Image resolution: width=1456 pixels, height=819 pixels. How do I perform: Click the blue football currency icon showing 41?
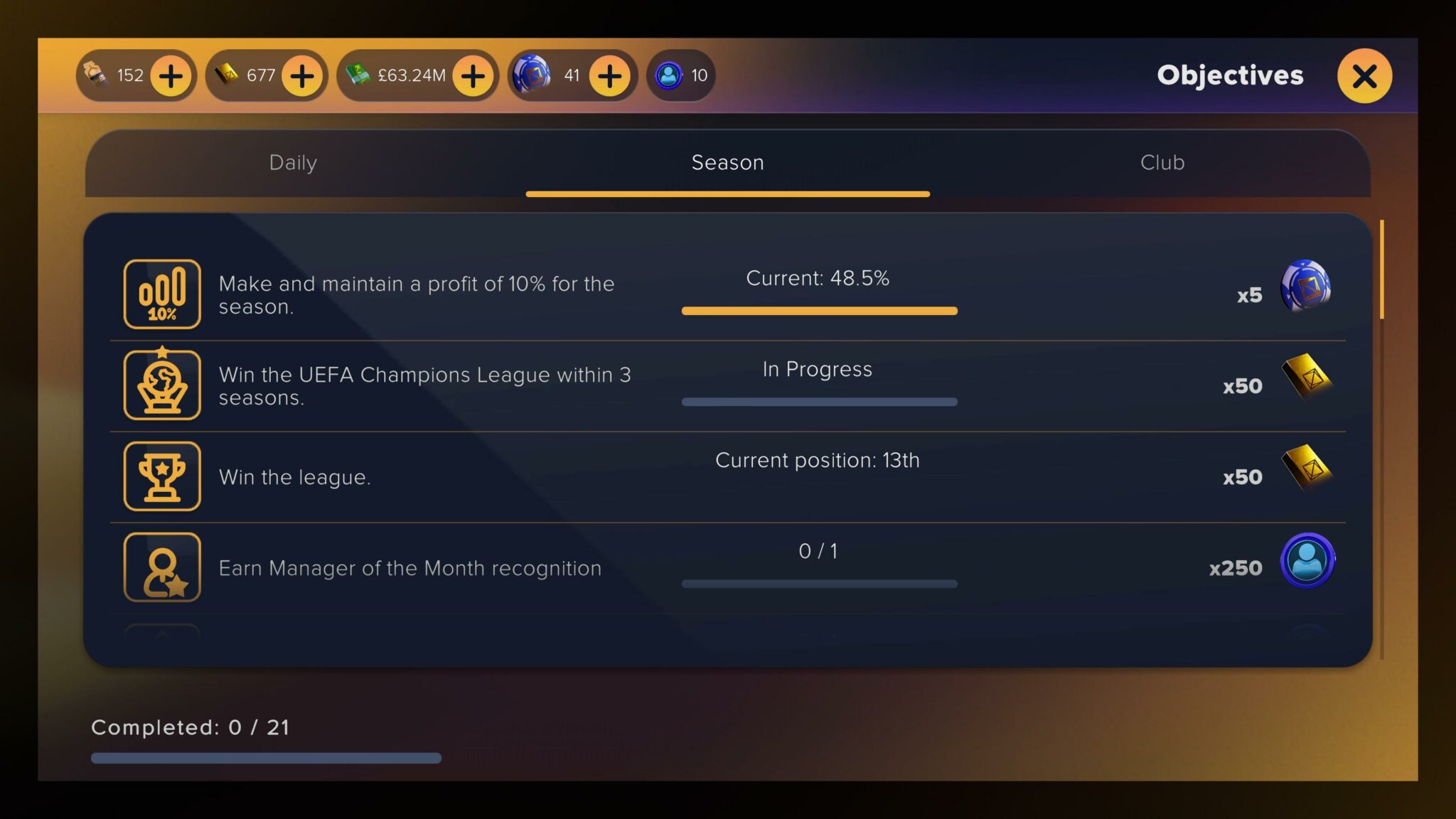coord(532,75)
